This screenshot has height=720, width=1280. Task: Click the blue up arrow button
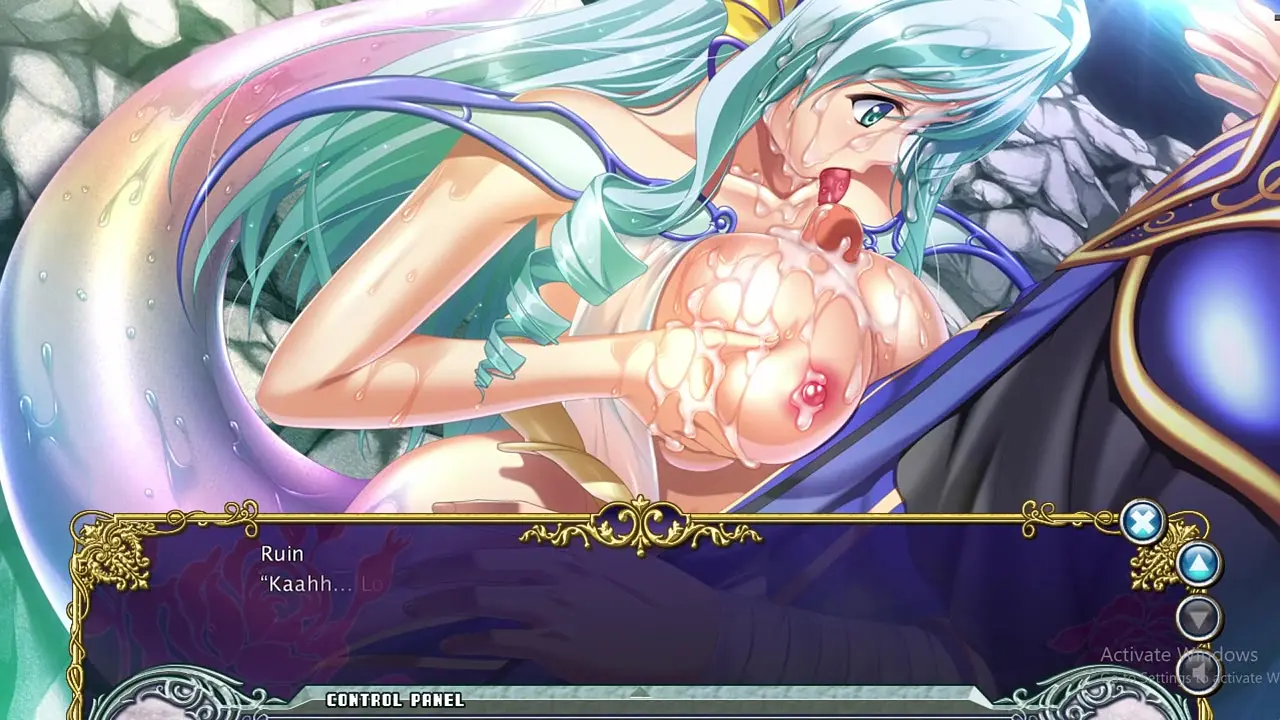(1198, 565)
